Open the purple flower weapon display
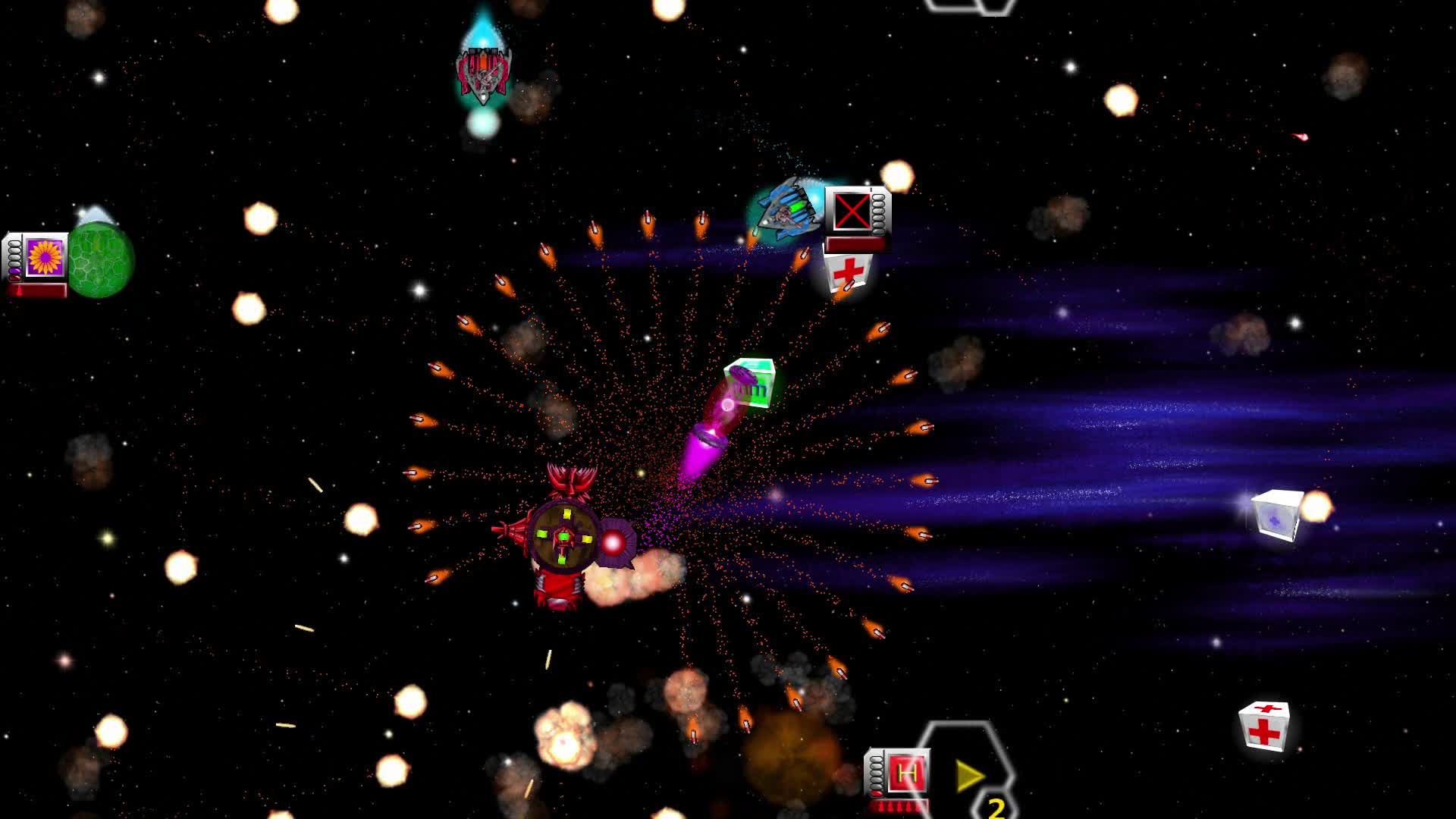The width and height of the screenshot is (1456, 819). pyautogui.click(x=44, y=258)
